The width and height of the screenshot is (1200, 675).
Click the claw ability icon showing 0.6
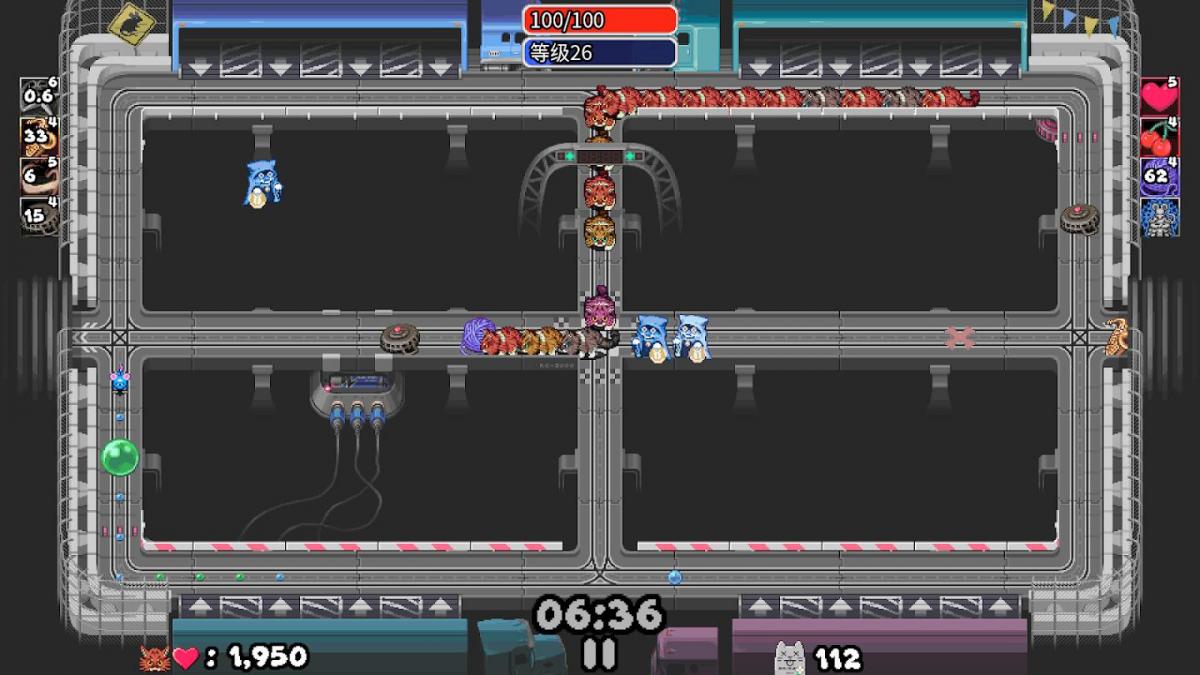coord(40,96)
